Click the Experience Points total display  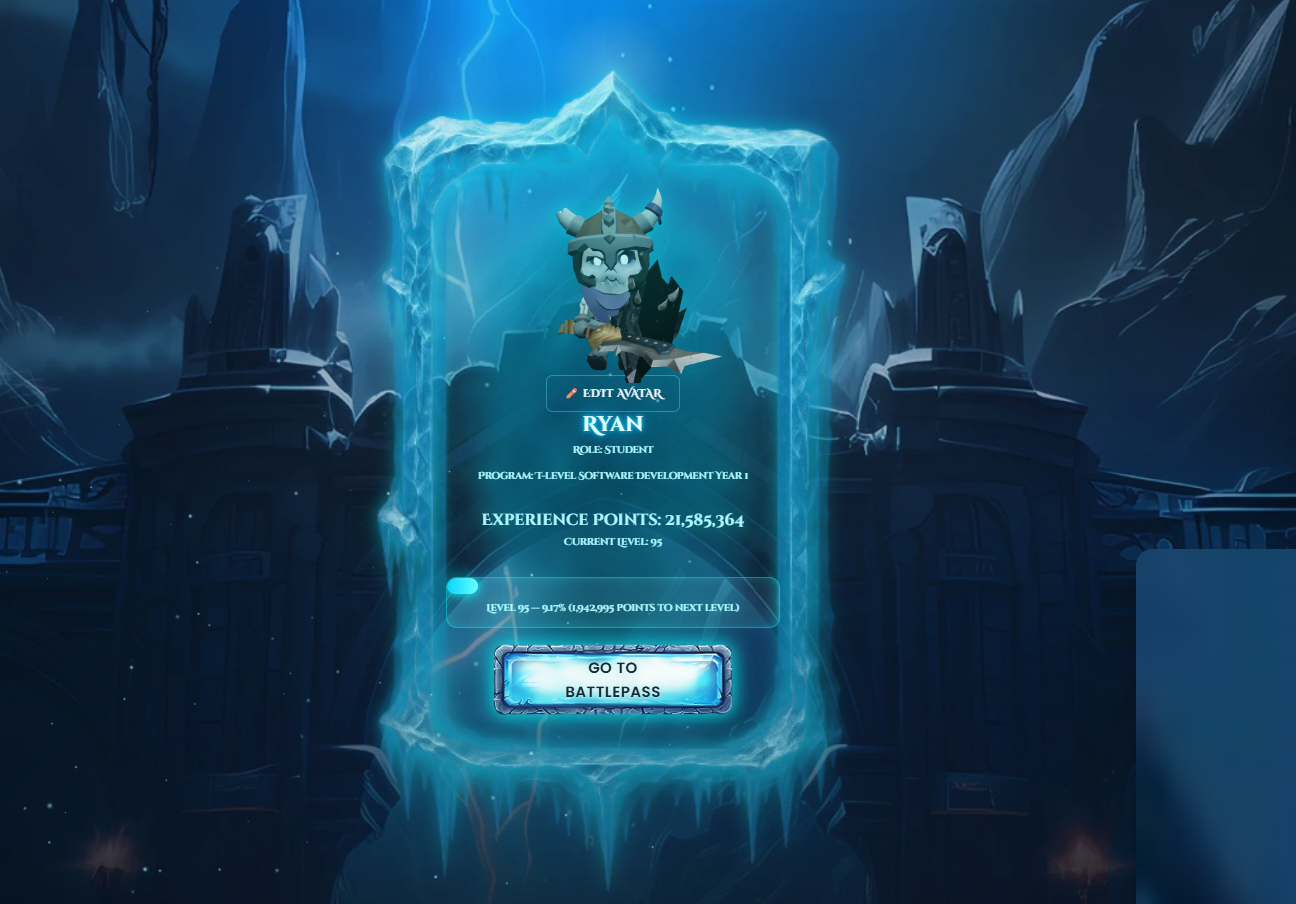(x=613, y=519)
